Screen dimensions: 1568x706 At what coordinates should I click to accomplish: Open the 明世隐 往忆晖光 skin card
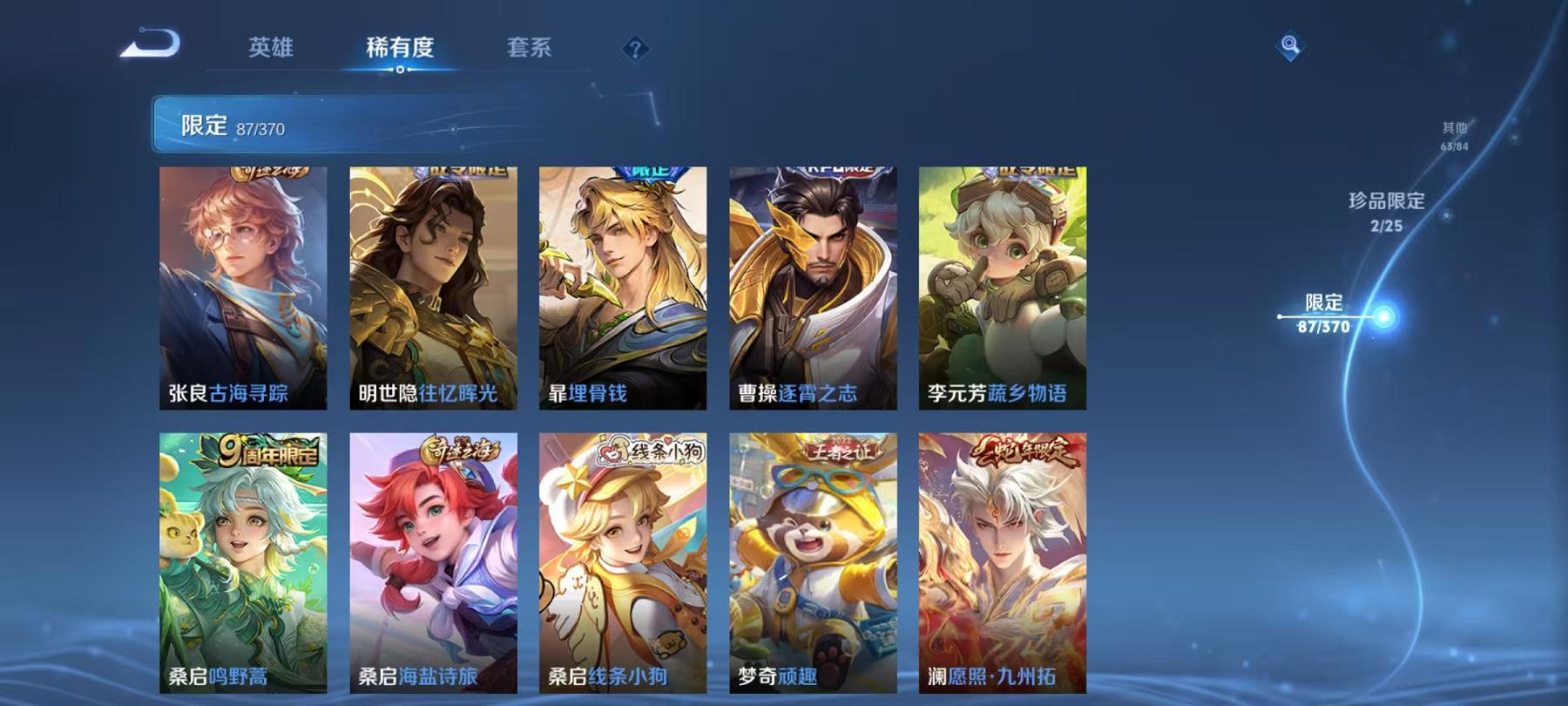click(x=434, y=288)
